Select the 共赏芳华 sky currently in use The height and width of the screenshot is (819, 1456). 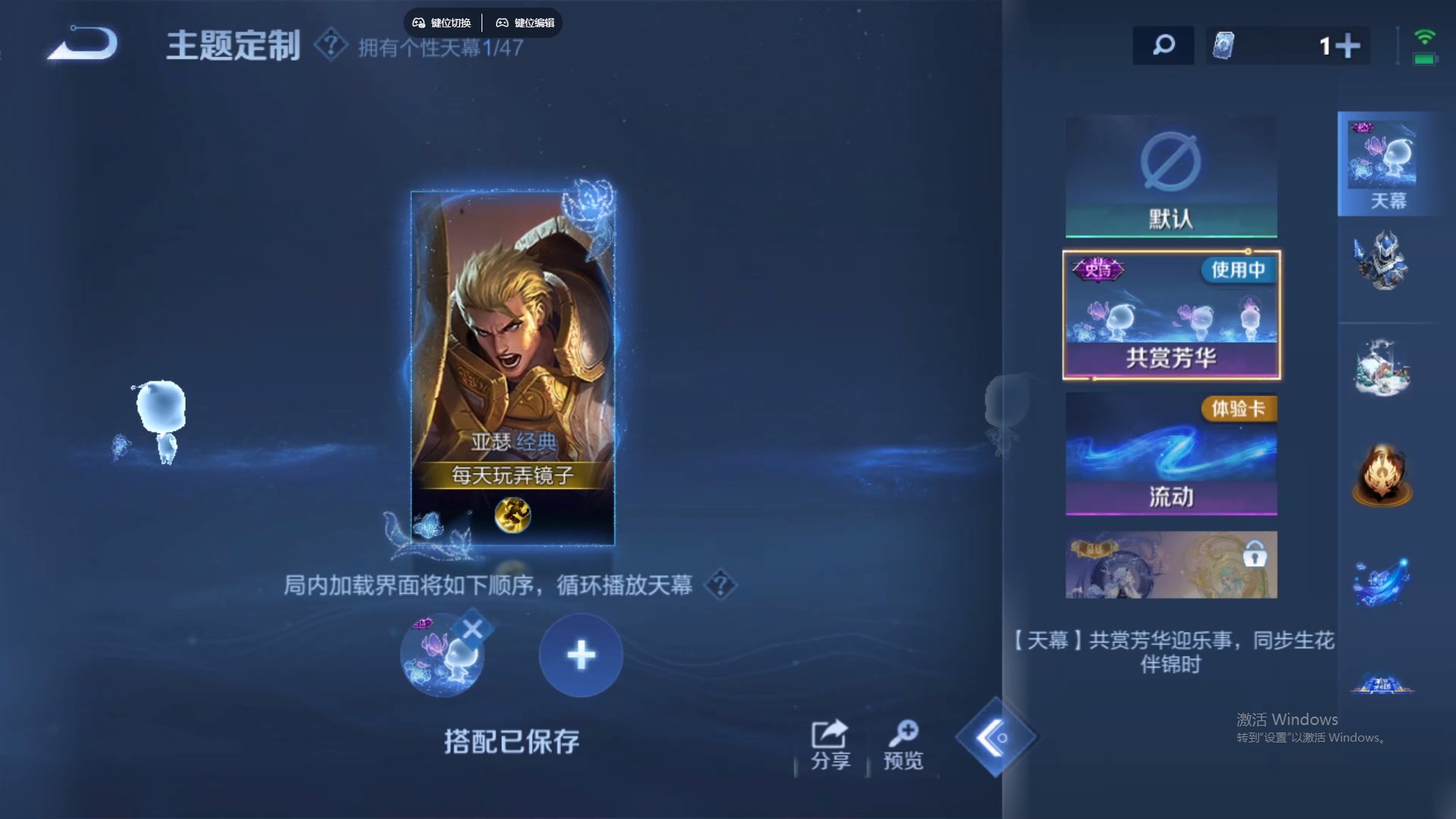1172,315
